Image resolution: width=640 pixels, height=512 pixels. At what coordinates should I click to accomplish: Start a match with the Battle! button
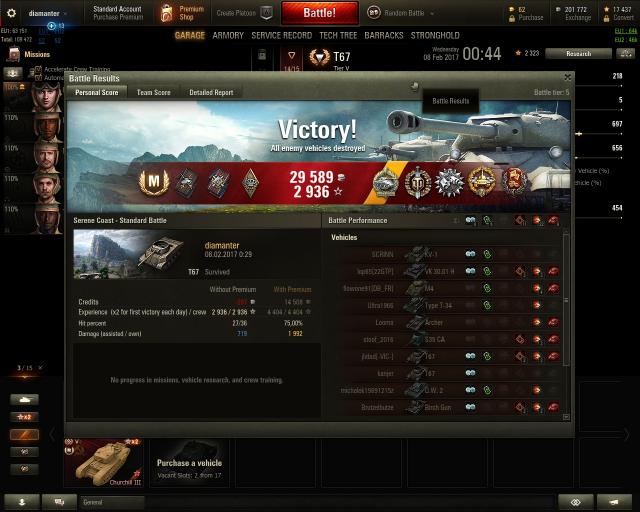pos(320,13)
